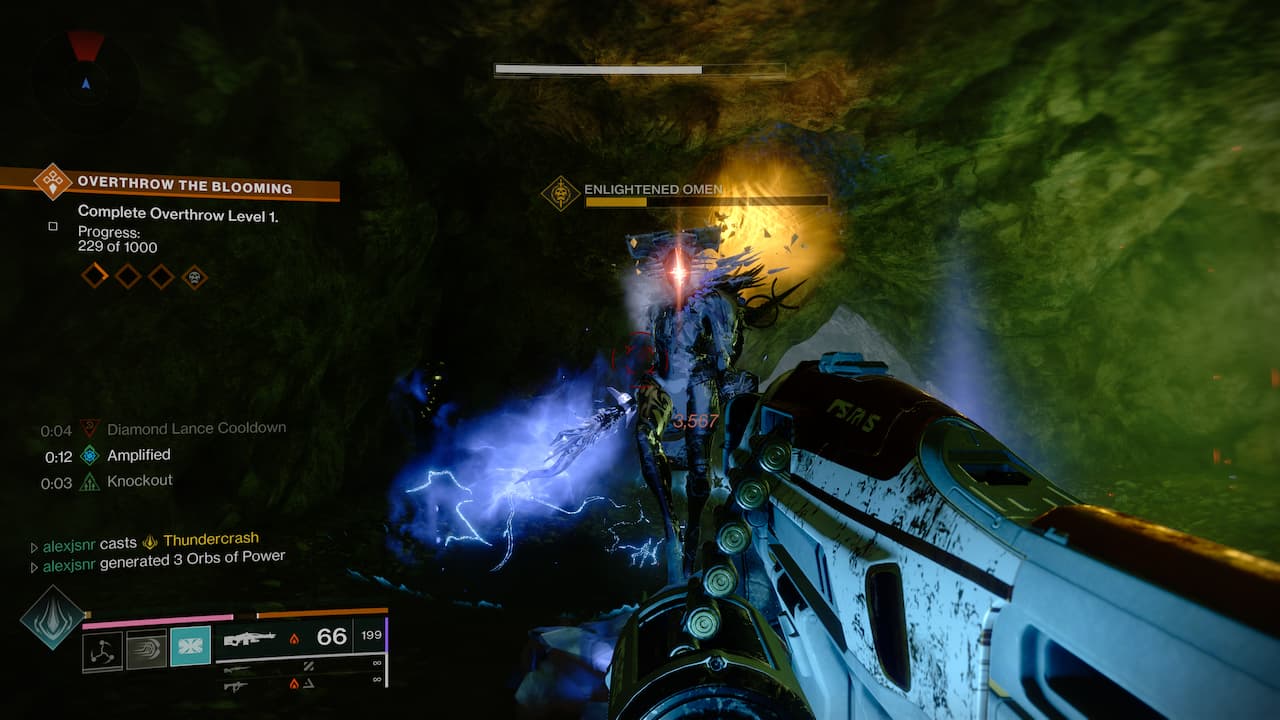Click the Amplified buff icon
This screenshot has width=1280, height=720.
(90, 455)
